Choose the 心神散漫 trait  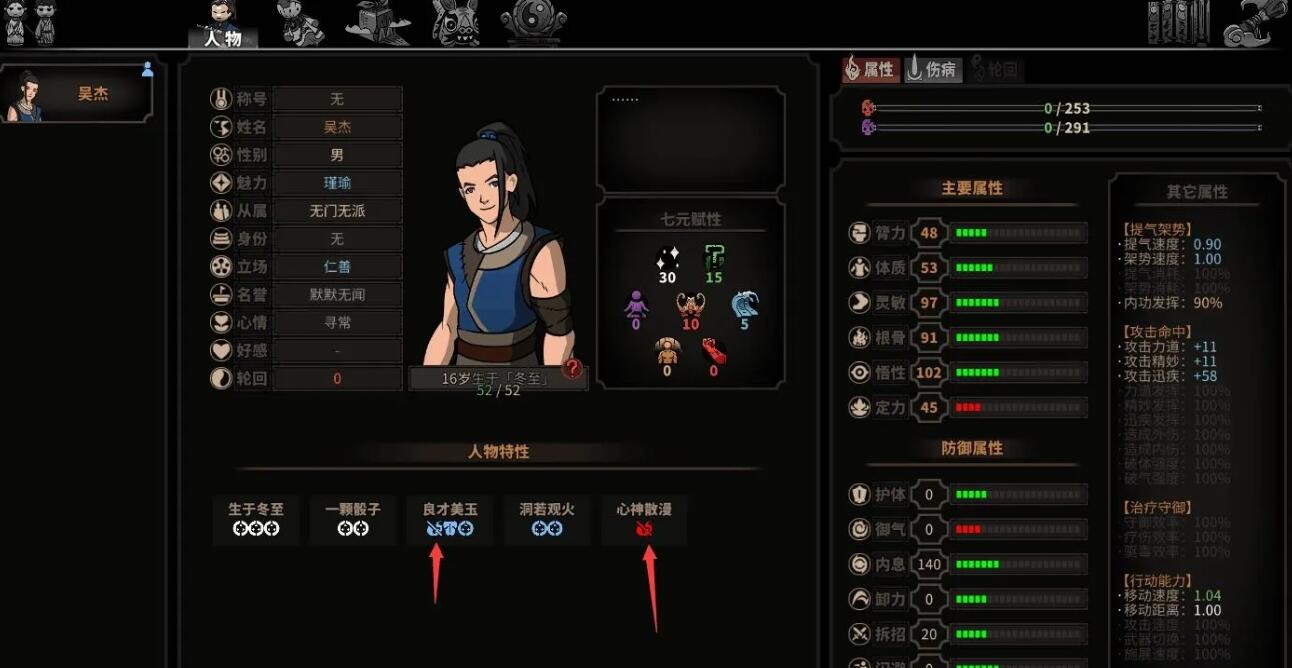coord(644,519)
